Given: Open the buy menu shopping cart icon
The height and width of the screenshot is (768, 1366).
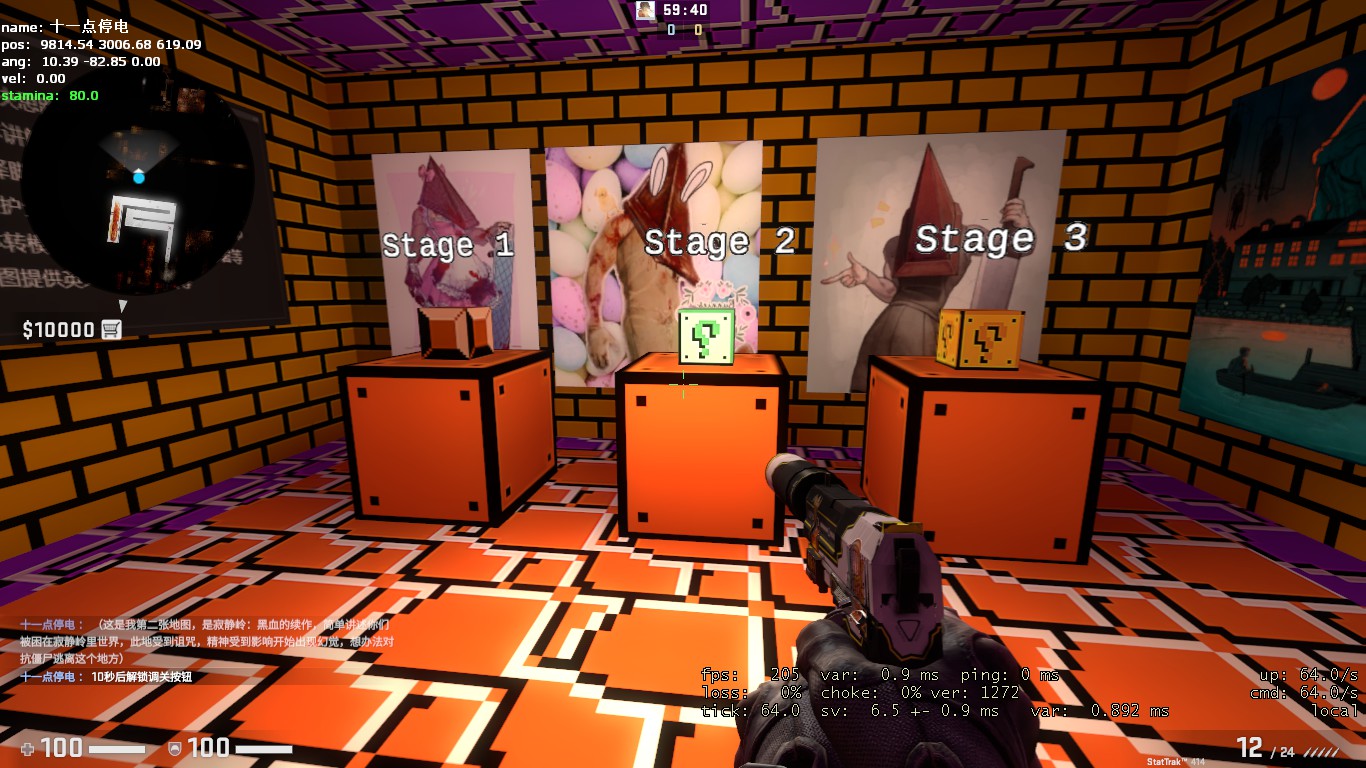Looking at the screenshot, I should tap(111, 330).
